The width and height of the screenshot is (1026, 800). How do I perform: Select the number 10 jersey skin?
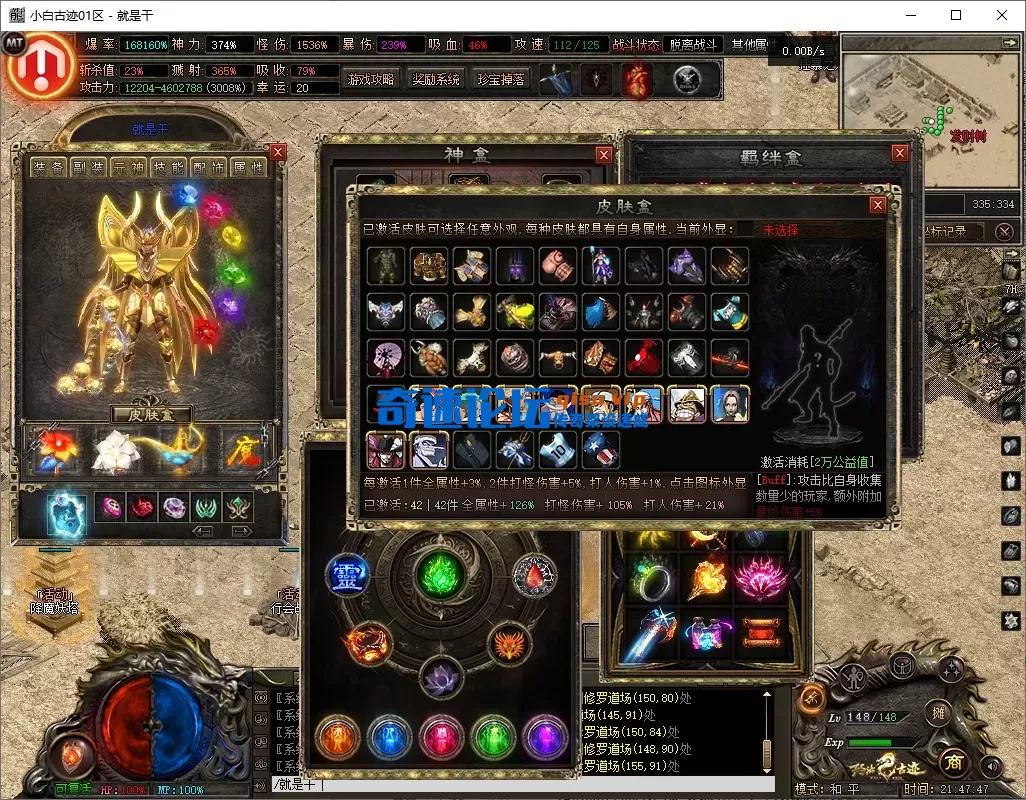(x=558, y=449)
